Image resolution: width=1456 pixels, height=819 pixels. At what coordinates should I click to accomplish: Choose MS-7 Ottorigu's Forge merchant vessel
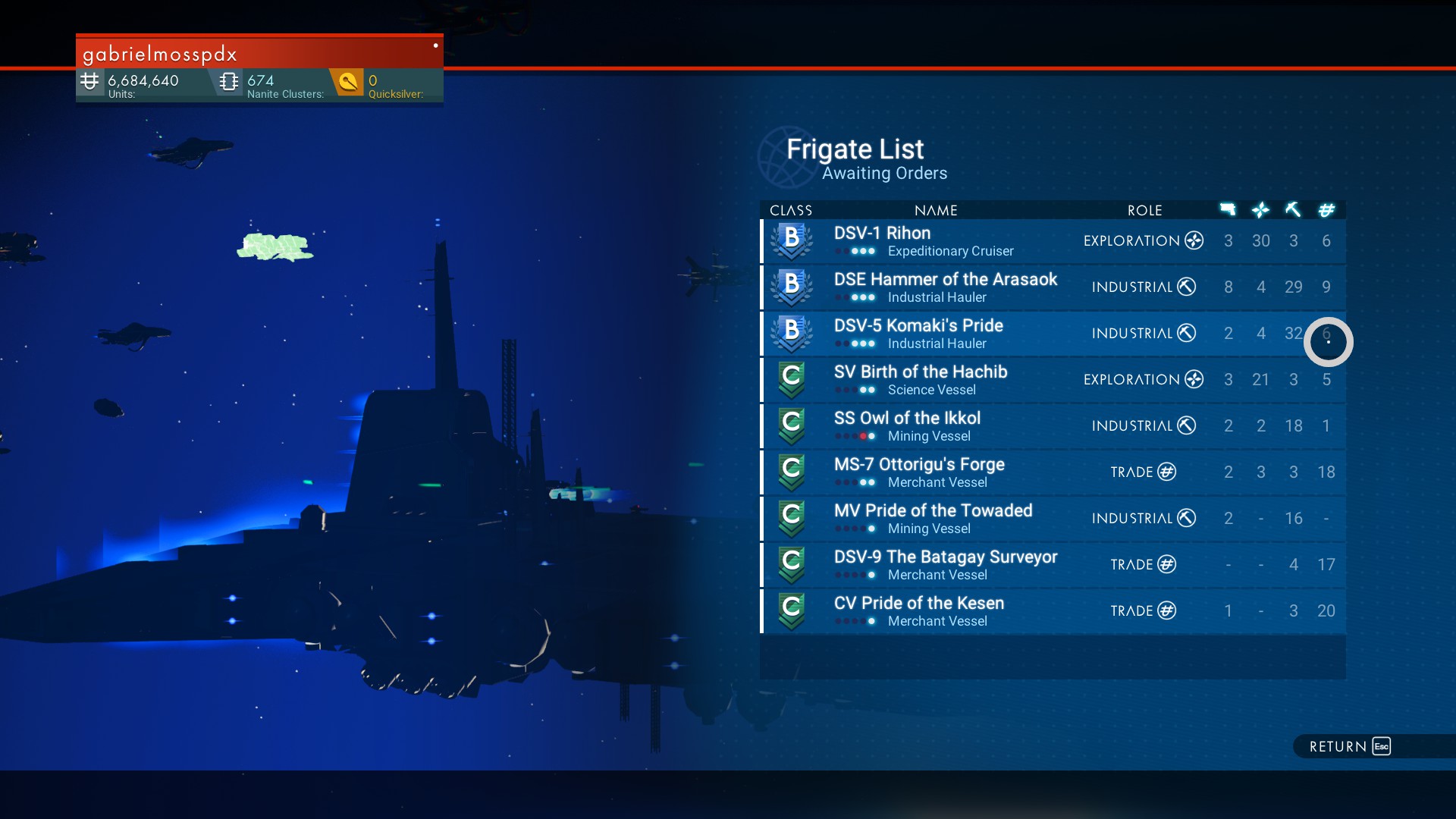[x=1053, y=472]
